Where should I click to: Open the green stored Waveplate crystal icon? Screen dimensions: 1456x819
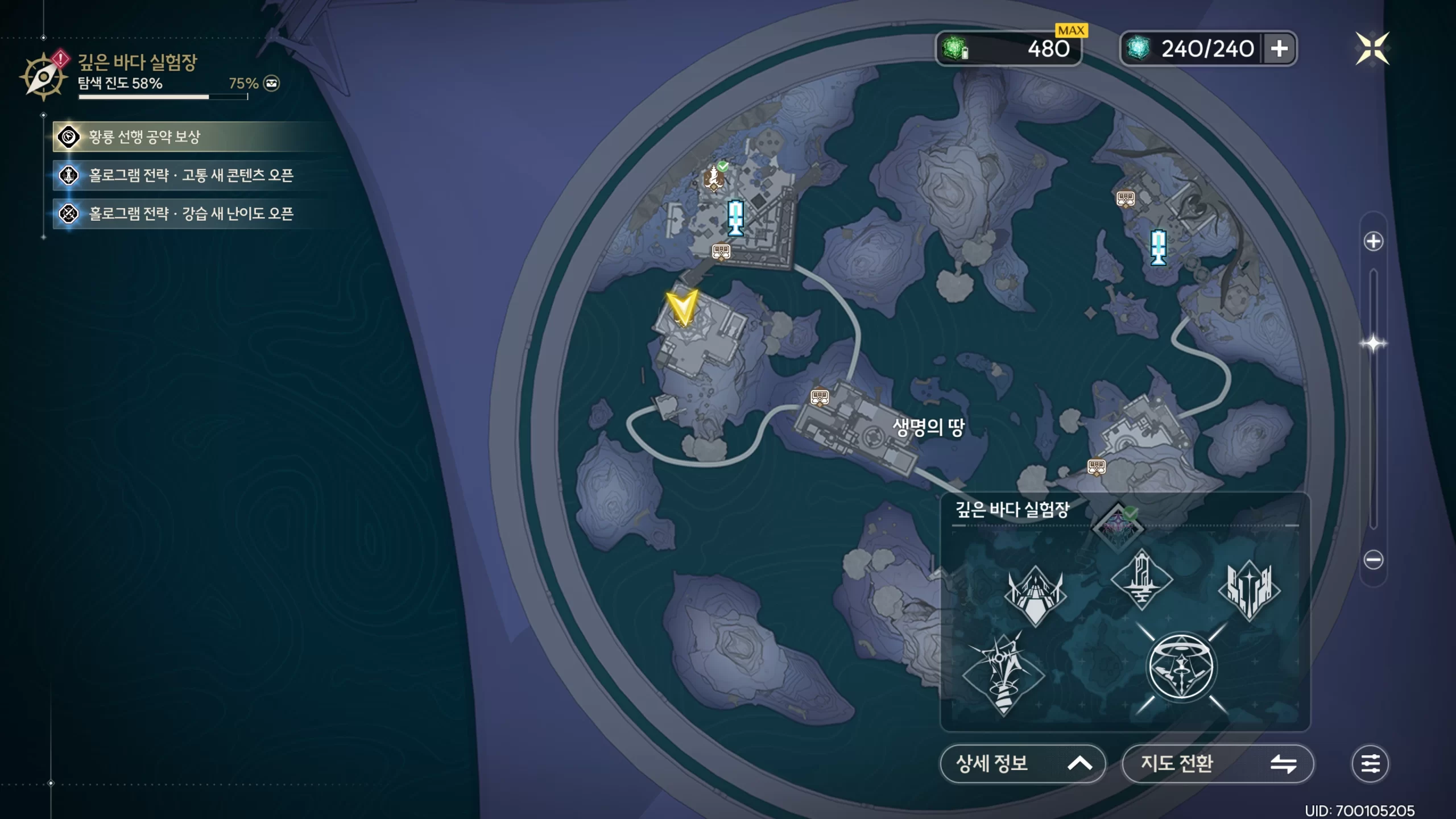tap(955, 48)
